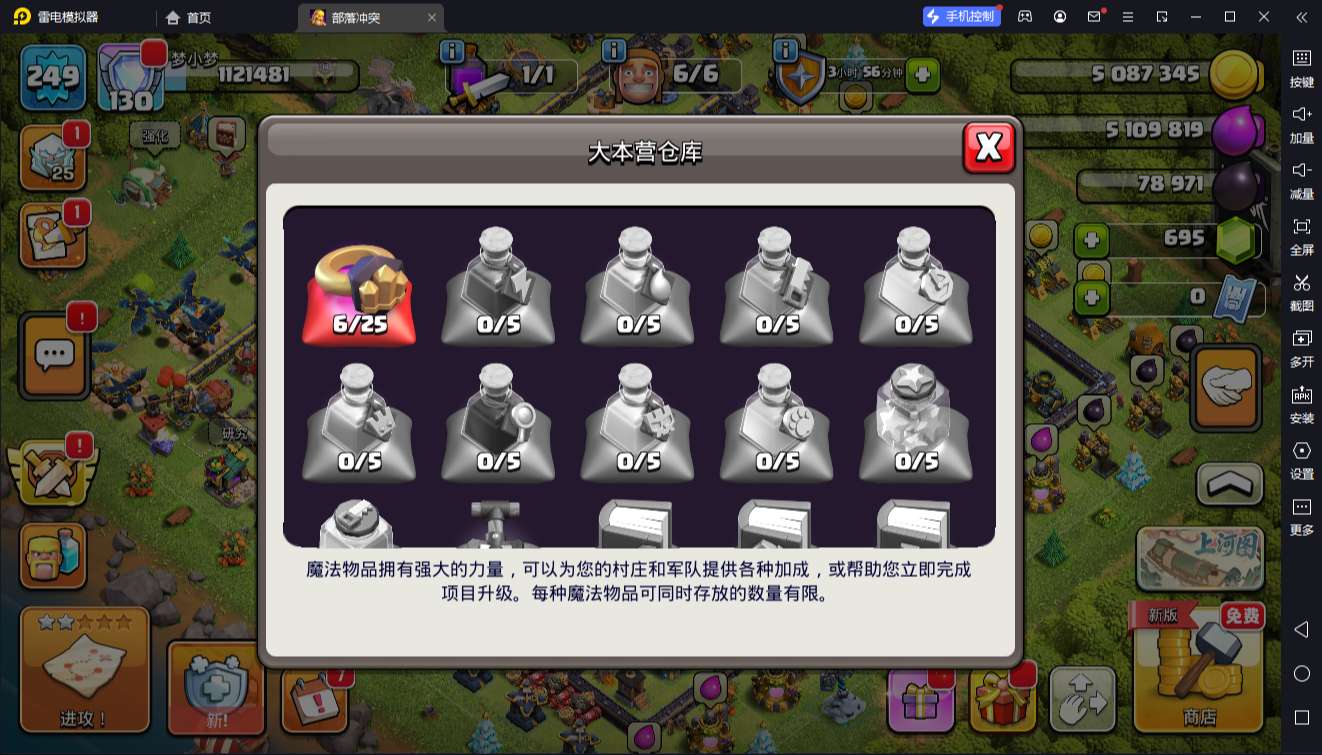Switch to the 首页 home tab

[186, 17]
